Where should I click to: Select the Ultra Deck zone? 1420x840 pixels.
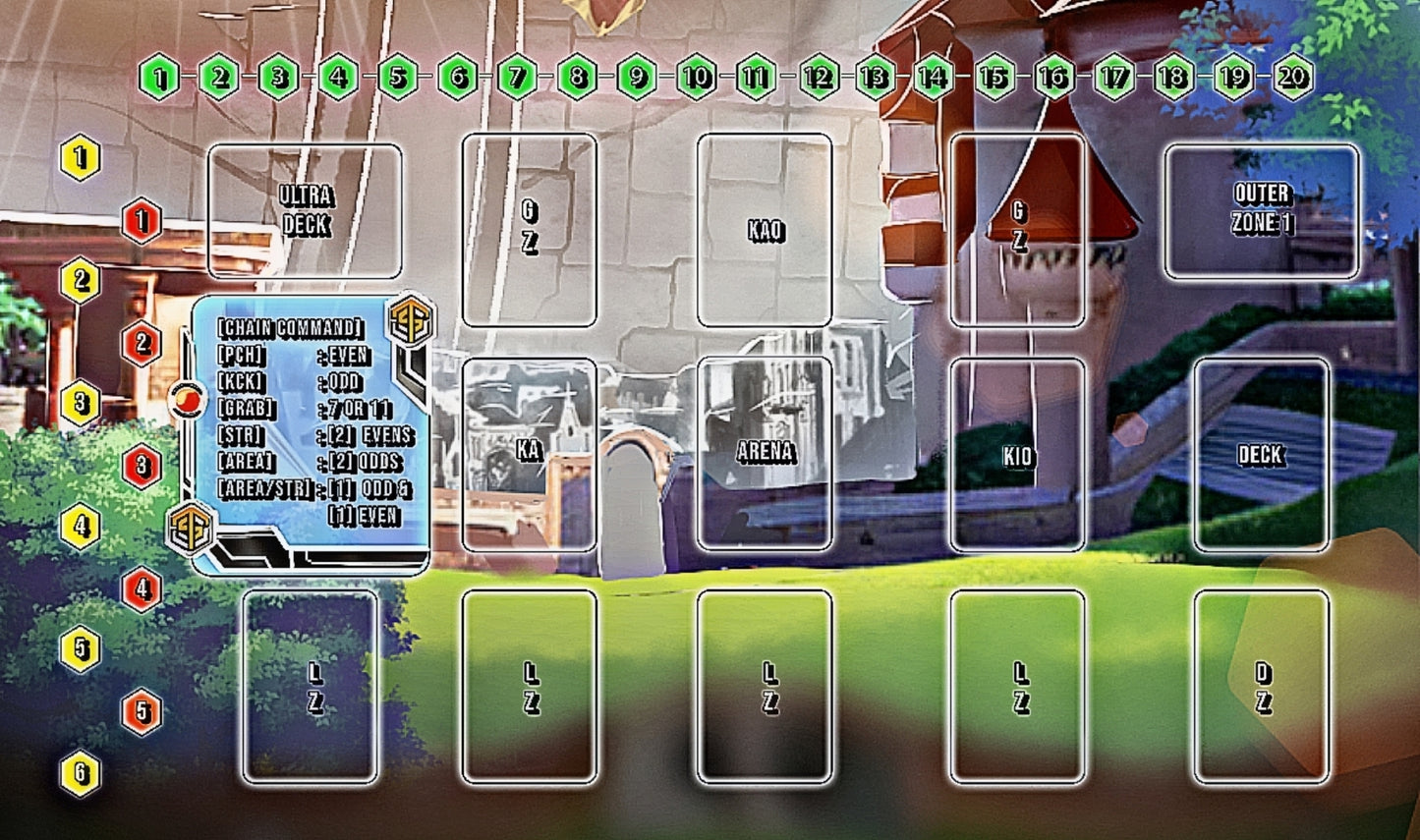click(x=305, y=211)
